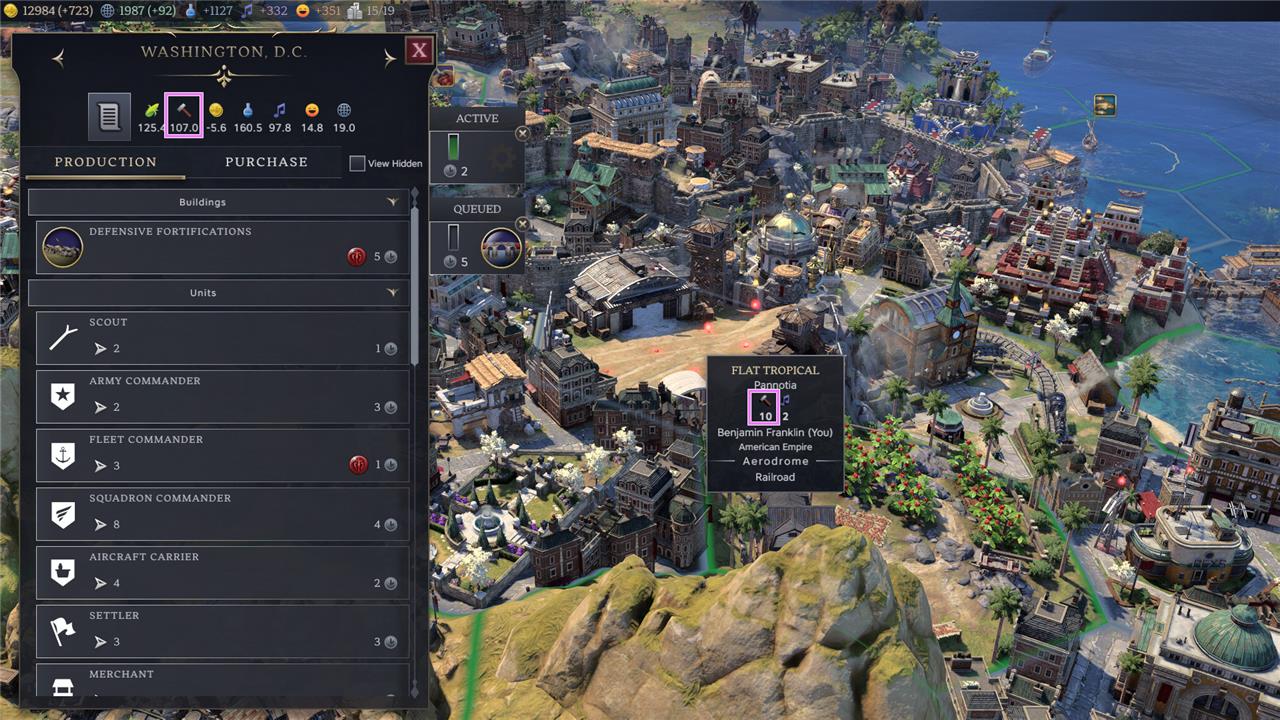The image size is (1280, 720).
Task: Add Fleet Commander to production
Action: 222,455
